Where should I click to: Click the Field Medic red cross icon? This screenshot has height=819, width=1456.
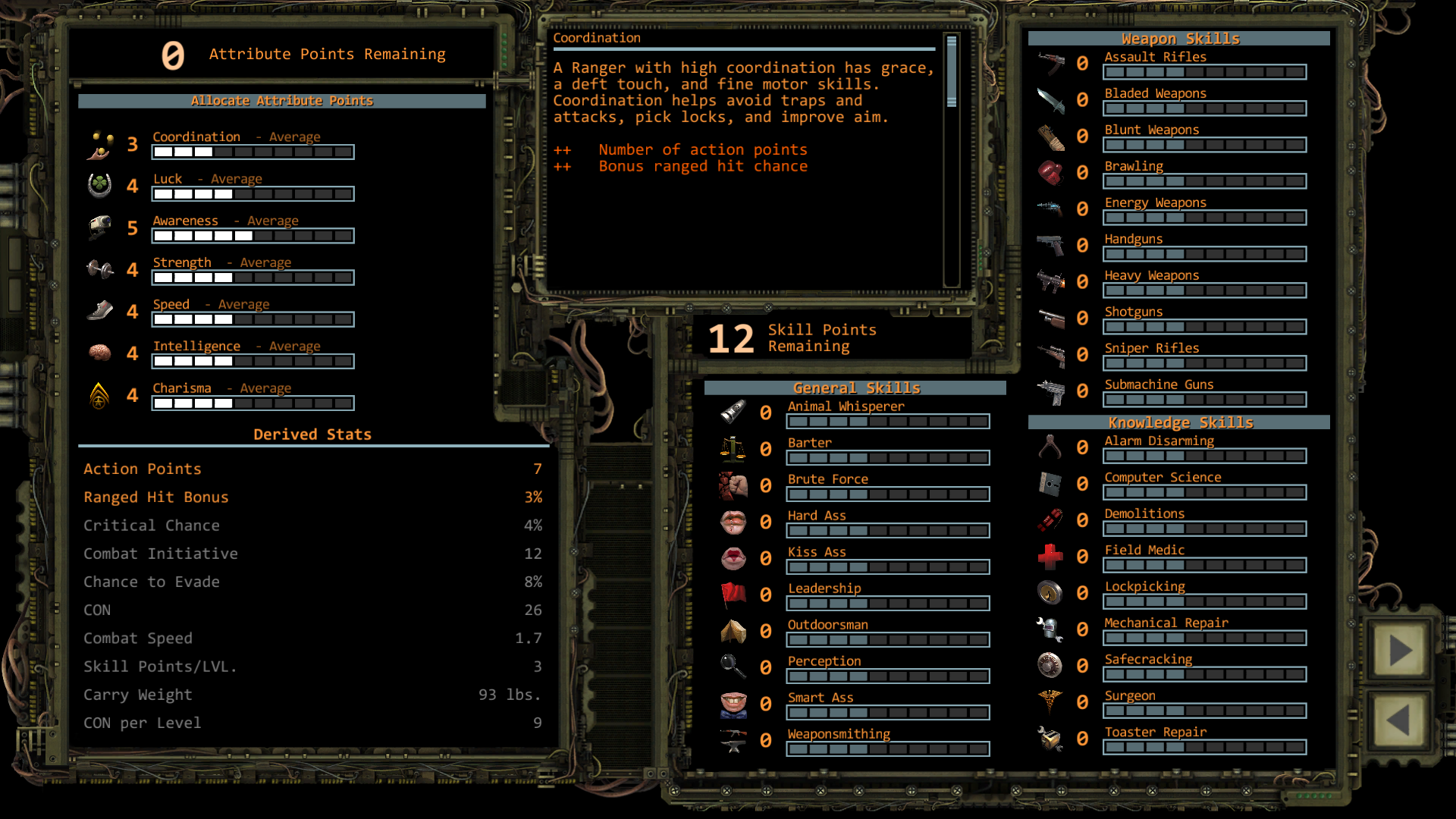1051,557
